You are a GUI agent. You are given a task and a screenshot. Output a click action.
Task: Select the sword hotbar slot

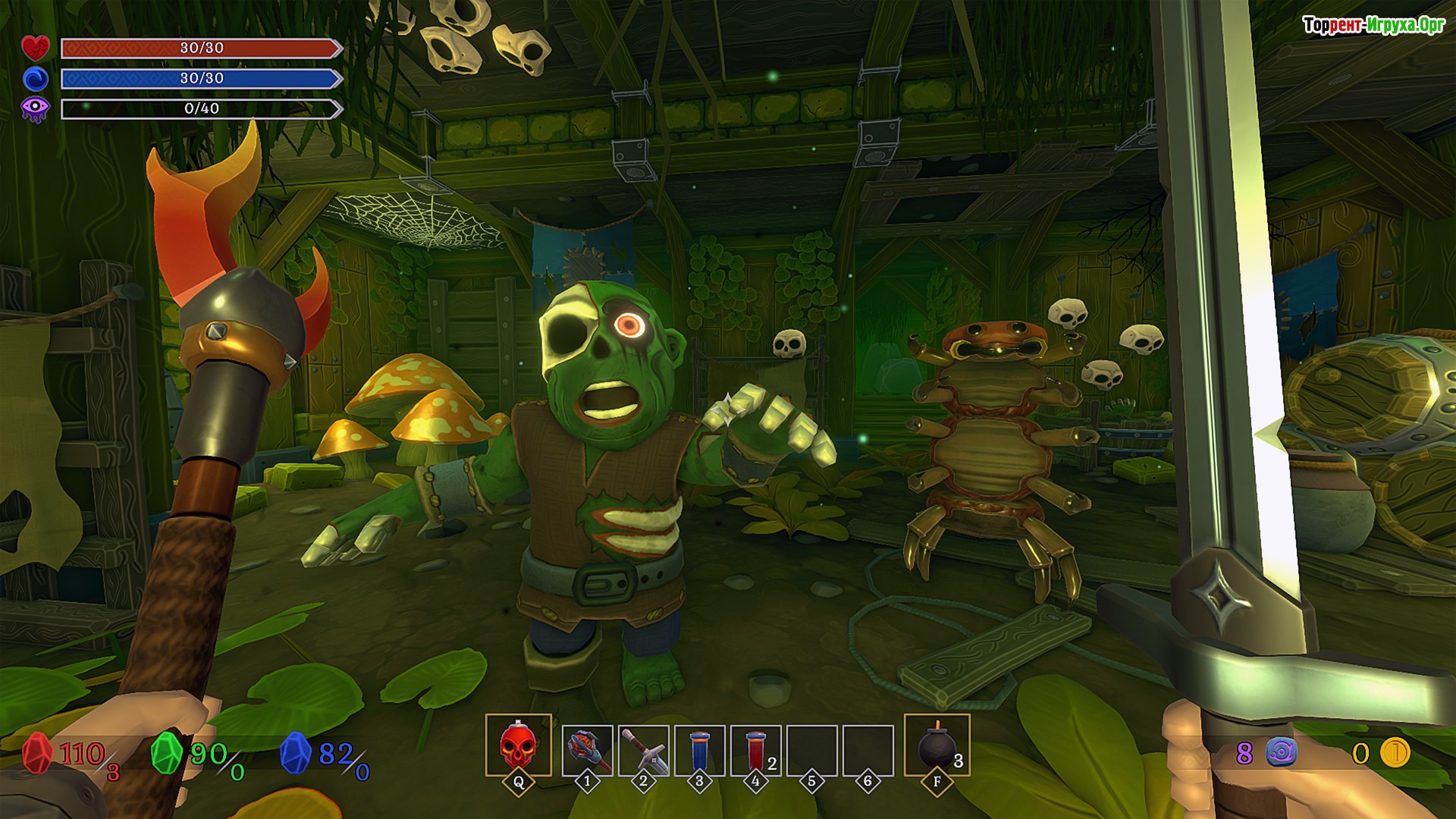pyautogui.click(x=643, y=750)
